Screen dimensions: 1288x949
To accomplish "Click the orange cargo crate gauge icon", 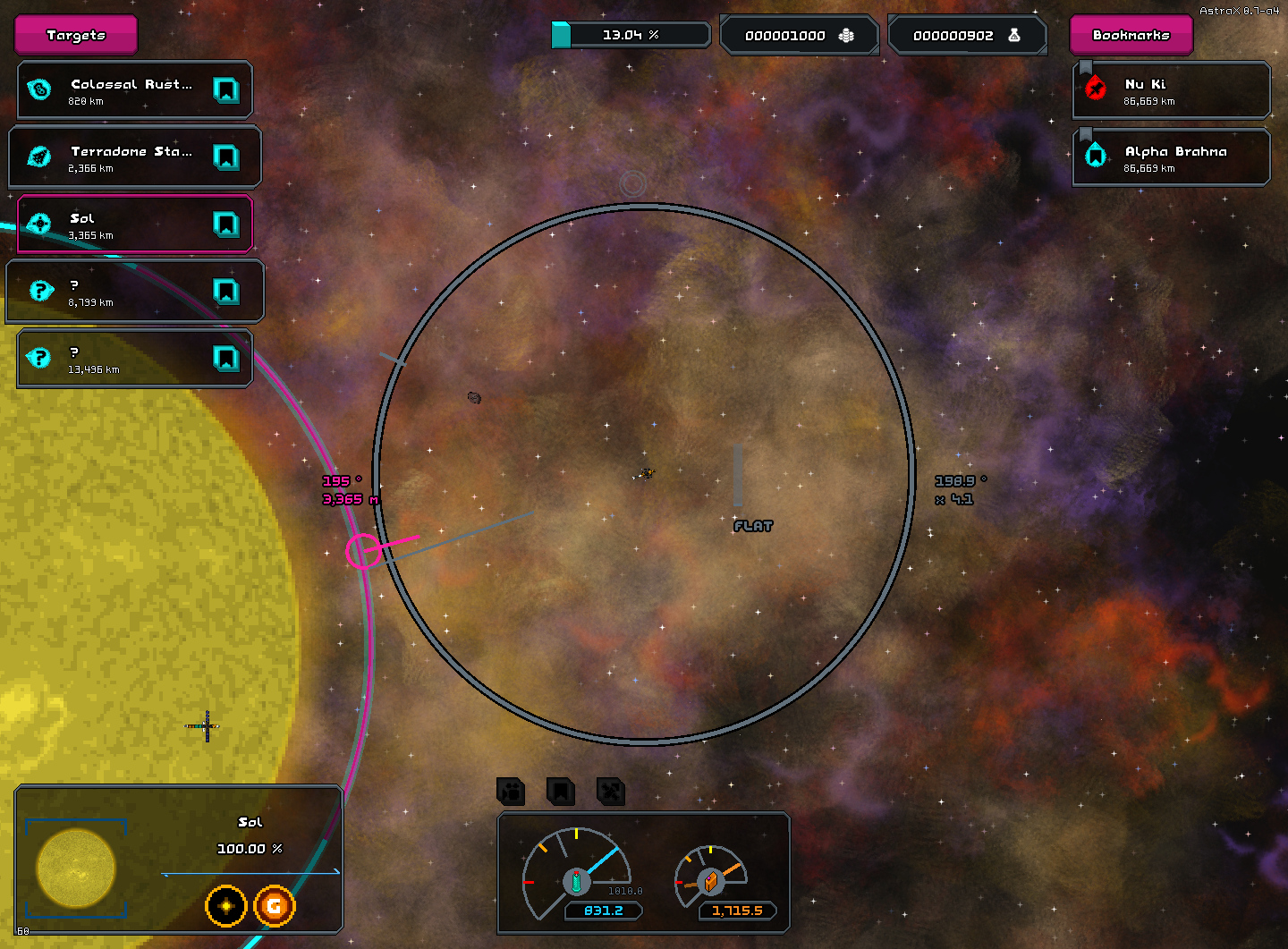I will coord(710,881).
